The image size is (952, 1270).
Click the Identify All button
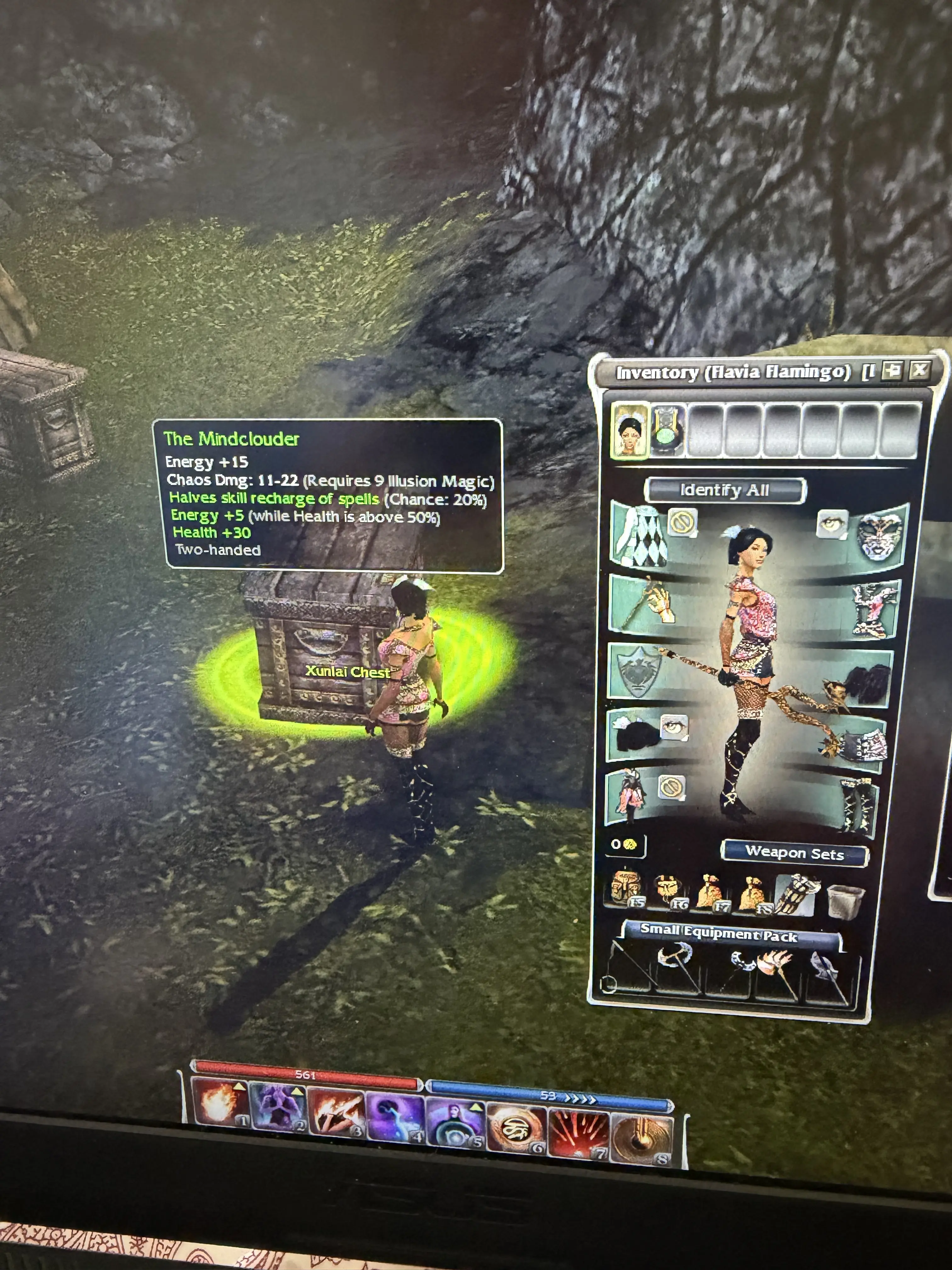[725, 490]
